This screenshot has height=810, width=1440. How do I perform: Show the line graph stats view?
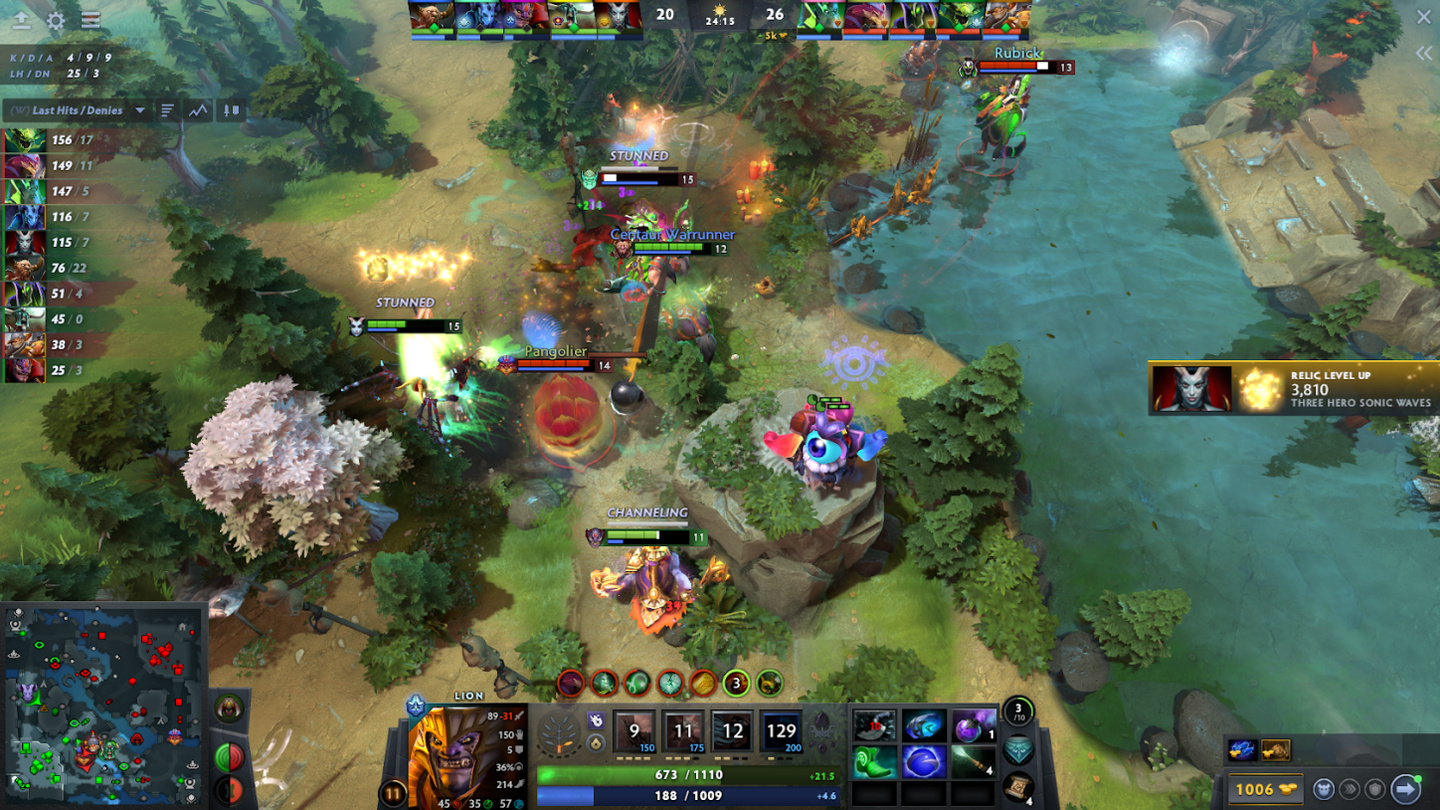[198, 110]
